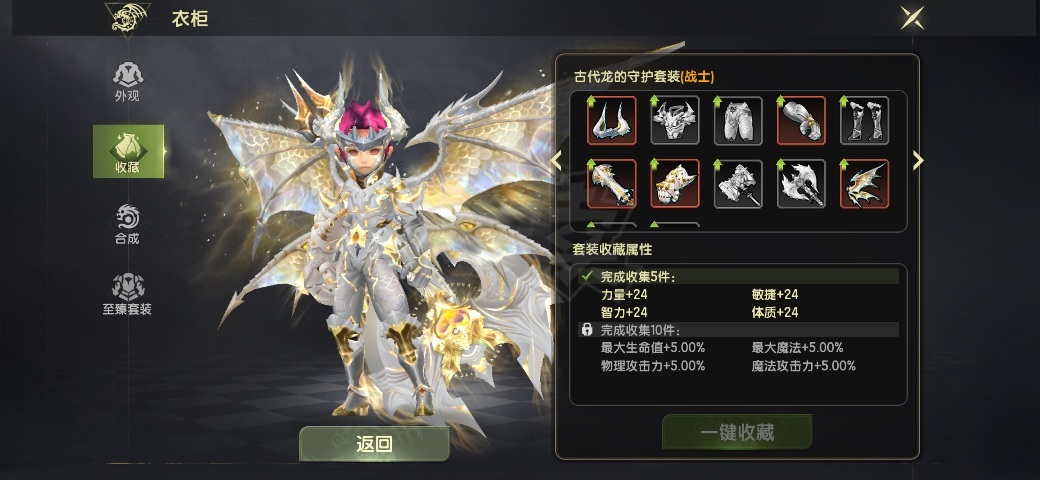Pick the gauntlet glove slot
1040x480 pixels.
(x=801, y=121)
